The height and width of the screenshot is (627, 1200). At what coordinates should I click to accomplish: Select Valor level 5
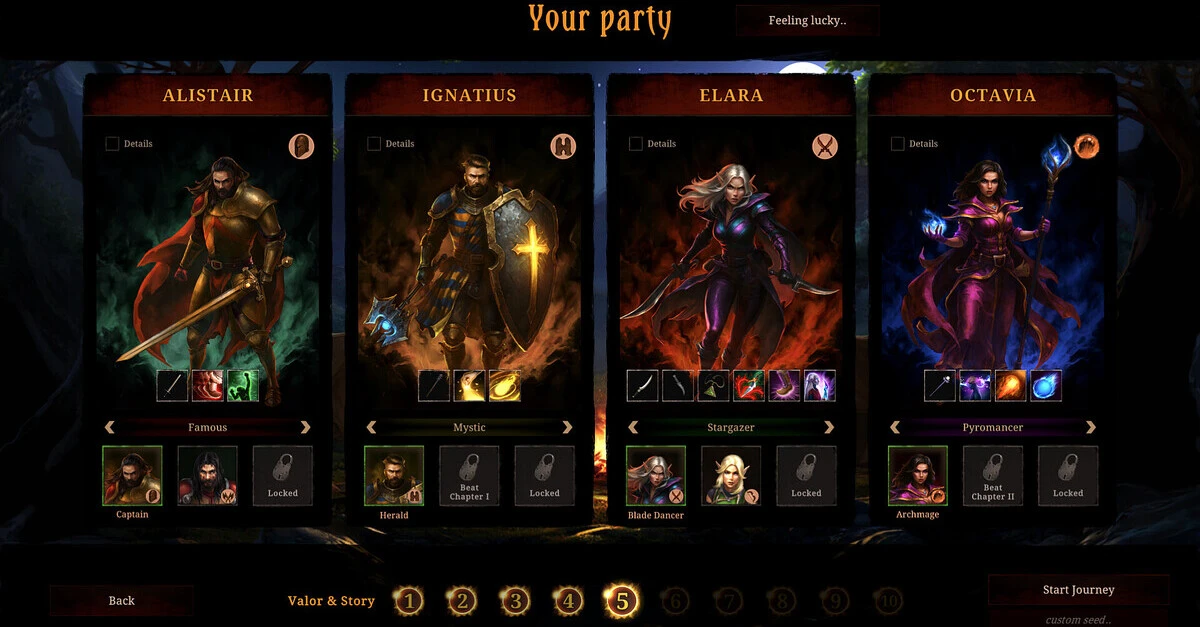pyautogui.click(x=621, y=601)
